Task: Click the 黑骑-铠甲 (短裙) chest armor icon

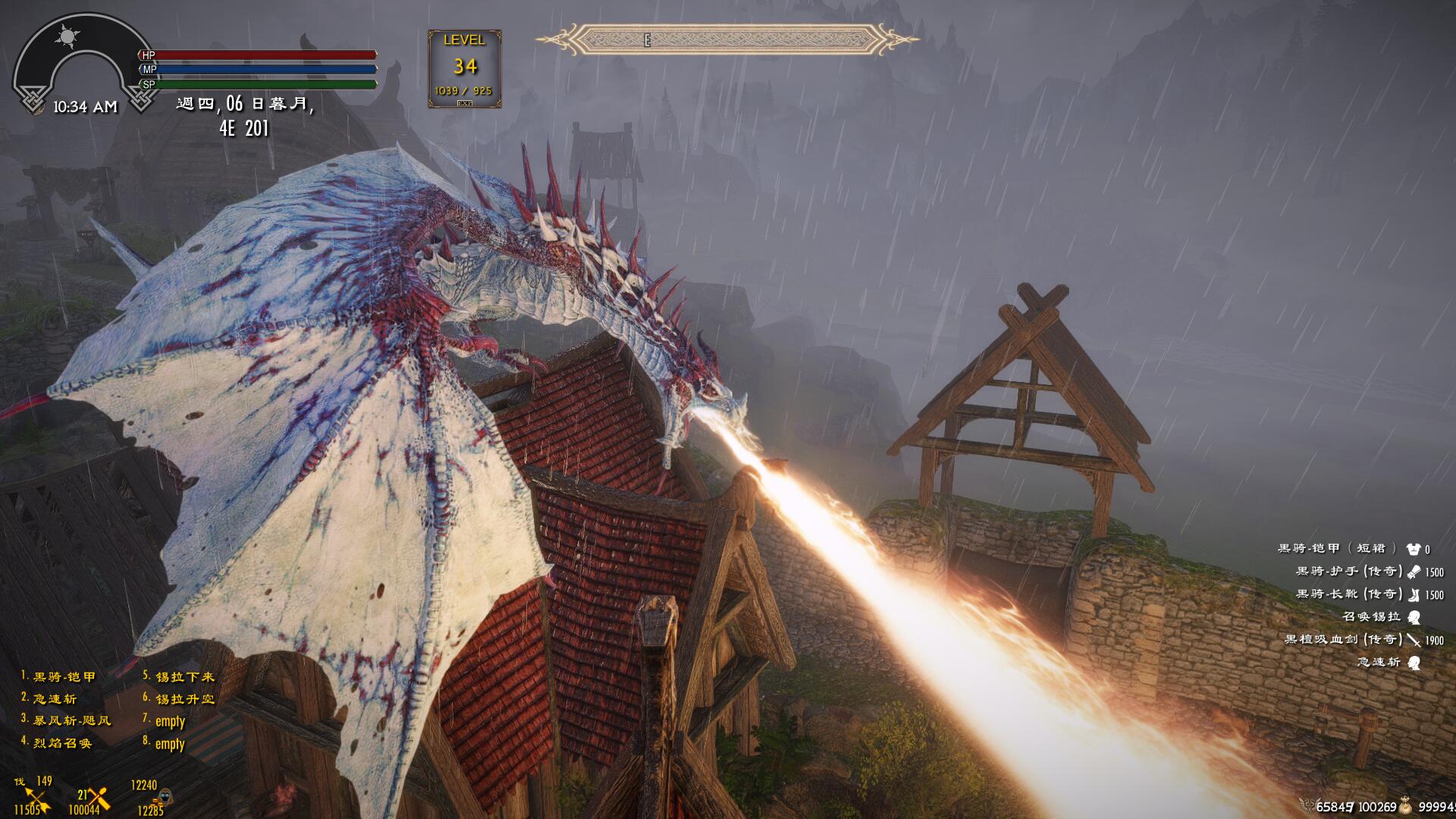Action: [1413, 549]
